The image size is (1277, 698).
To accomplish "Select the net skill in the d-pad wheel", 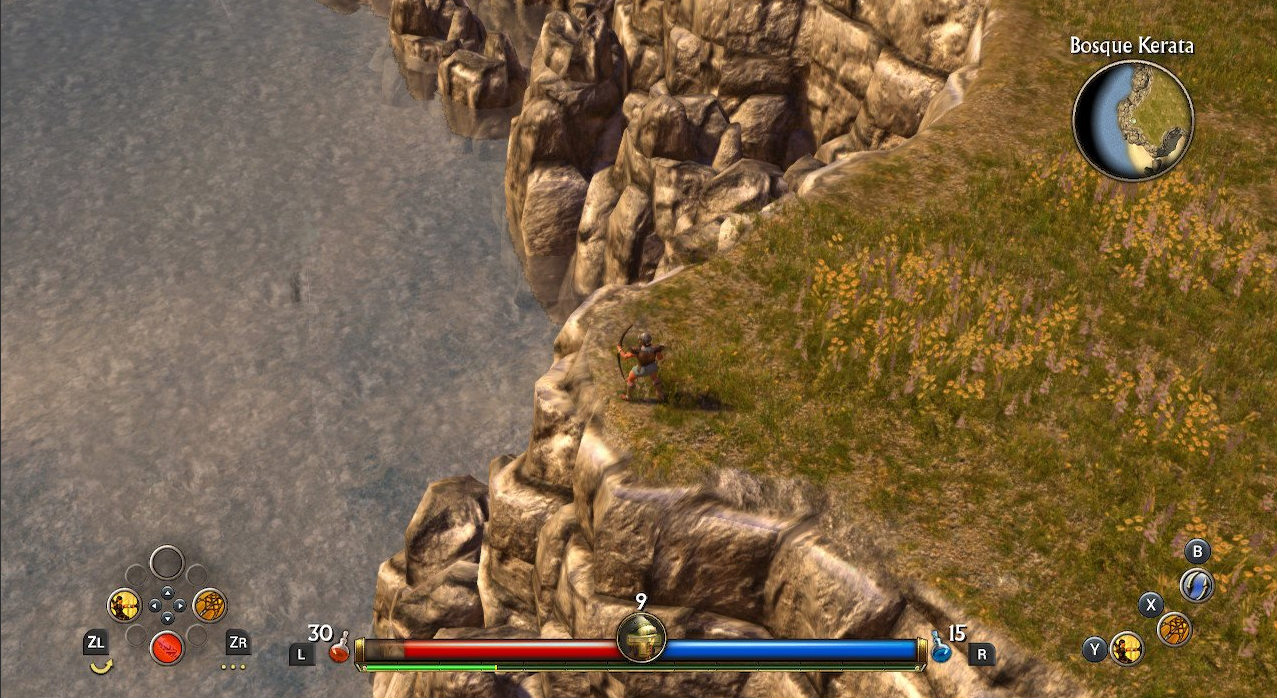I will [209, 605].
